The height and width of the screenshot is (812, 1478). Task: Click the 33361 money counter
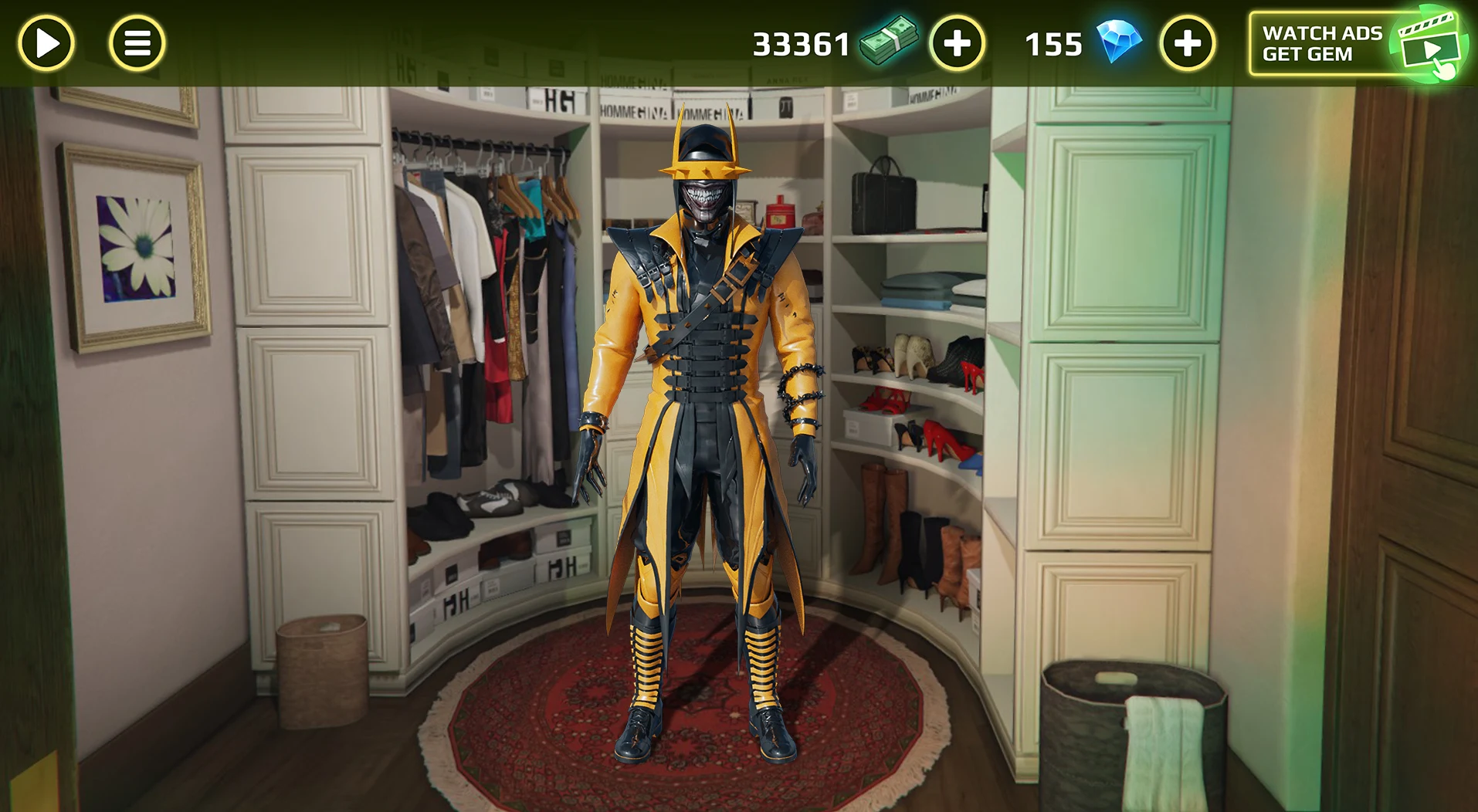[800, 44]
